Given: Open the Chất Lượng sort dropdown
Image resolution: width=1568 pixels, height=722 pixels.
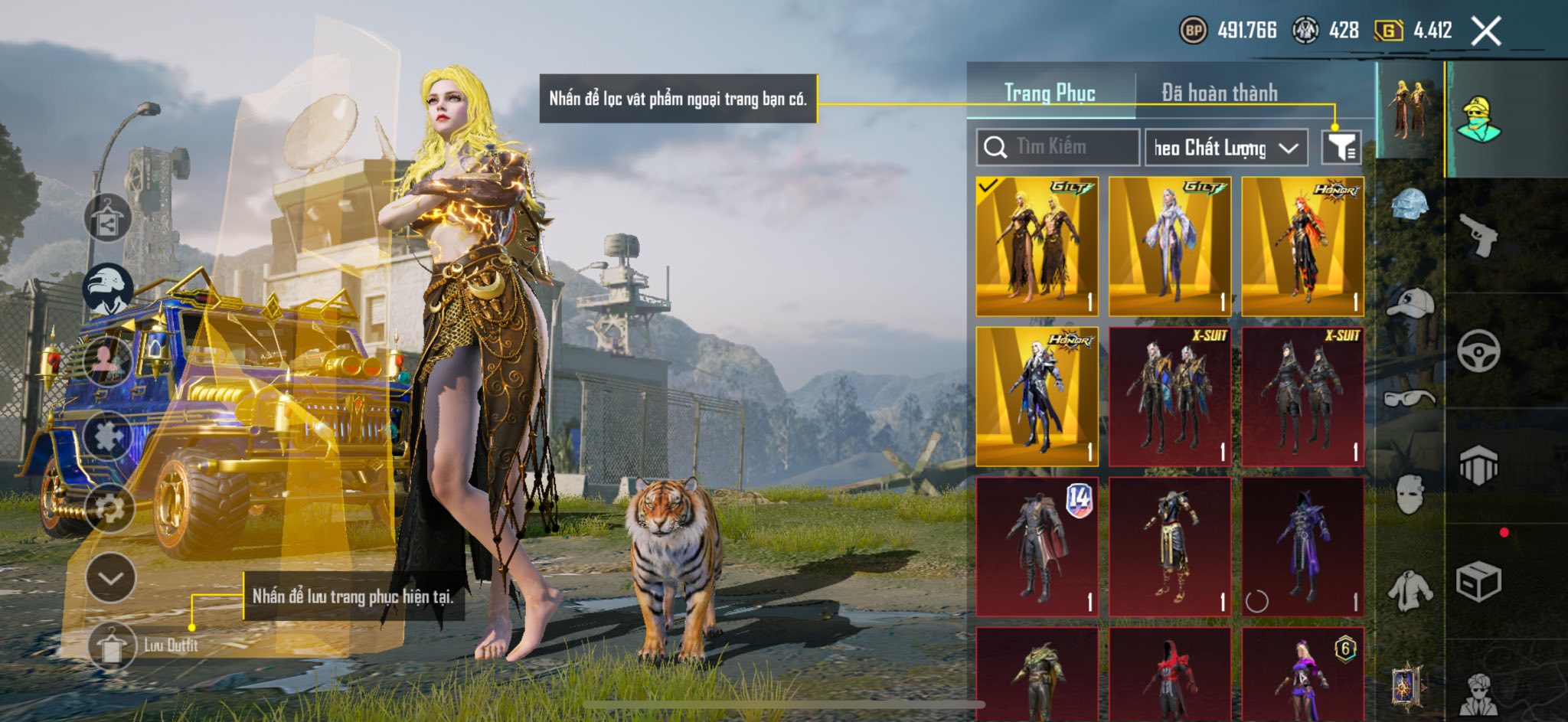Looking at the screenshot, I should pos(1226,148).
